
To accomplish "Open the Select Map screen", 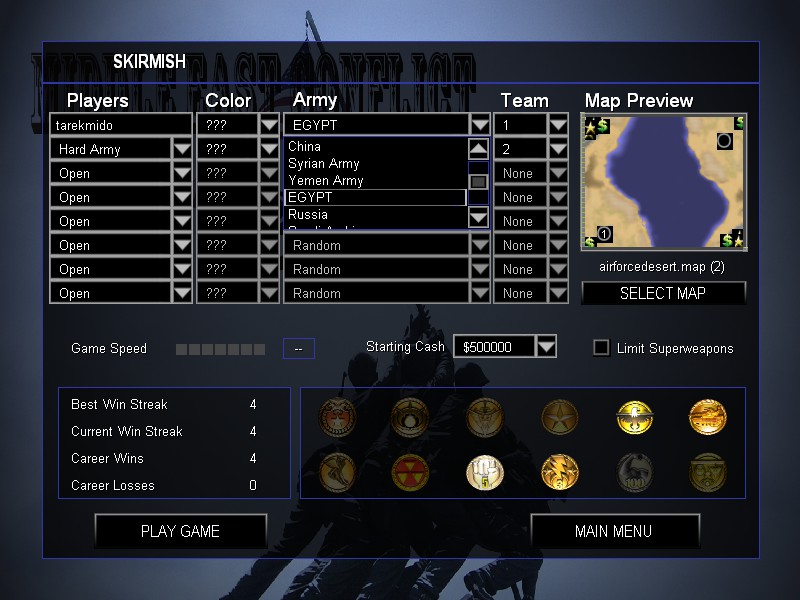I will 663,293.
